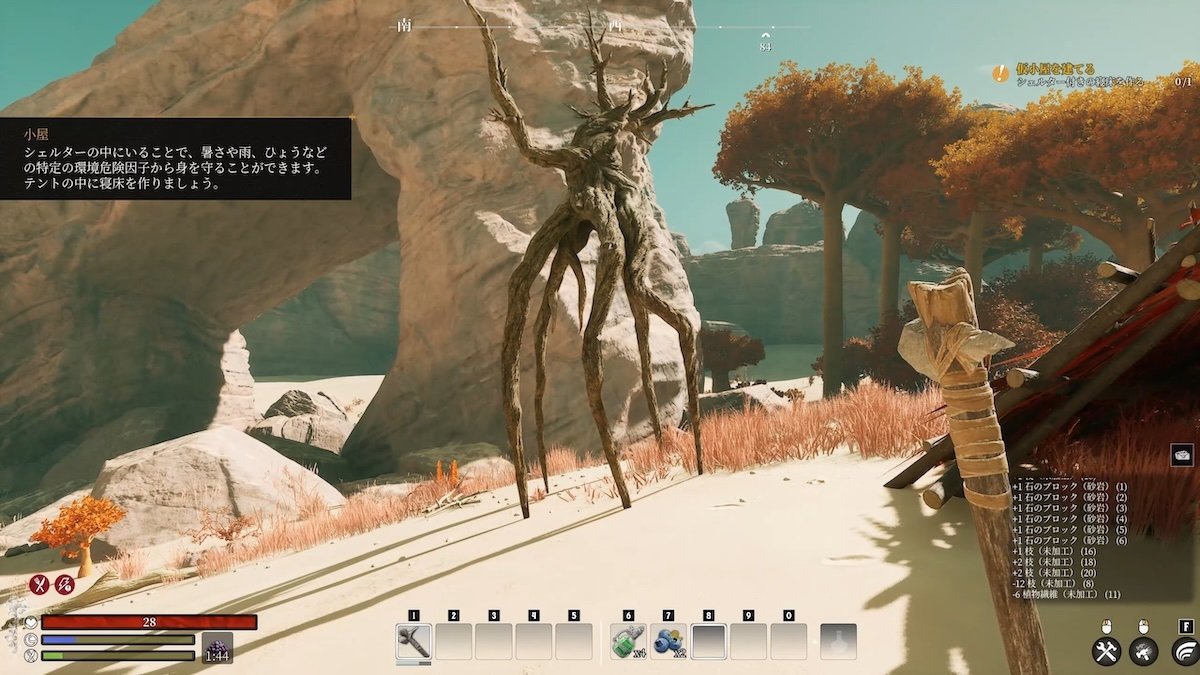Select the stone hammer in hotbar slot 1
1200x675 pixels.
[413, 642]
